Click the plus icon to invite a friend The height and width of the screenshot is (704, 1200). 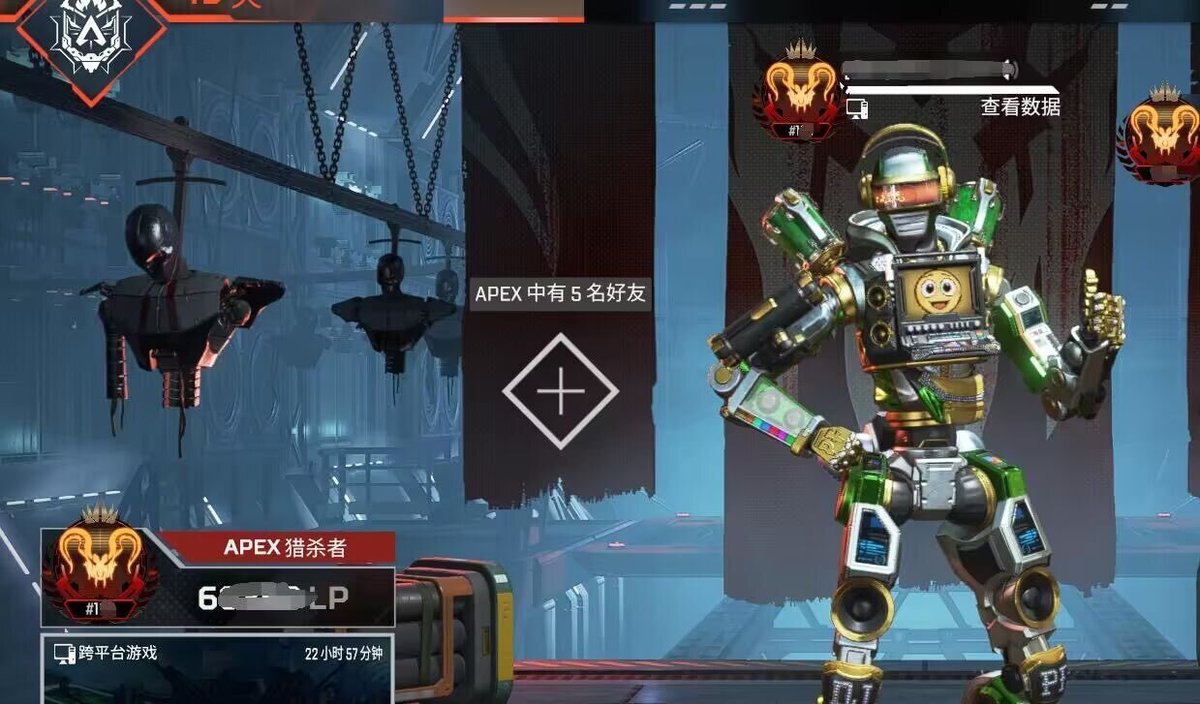560,391
